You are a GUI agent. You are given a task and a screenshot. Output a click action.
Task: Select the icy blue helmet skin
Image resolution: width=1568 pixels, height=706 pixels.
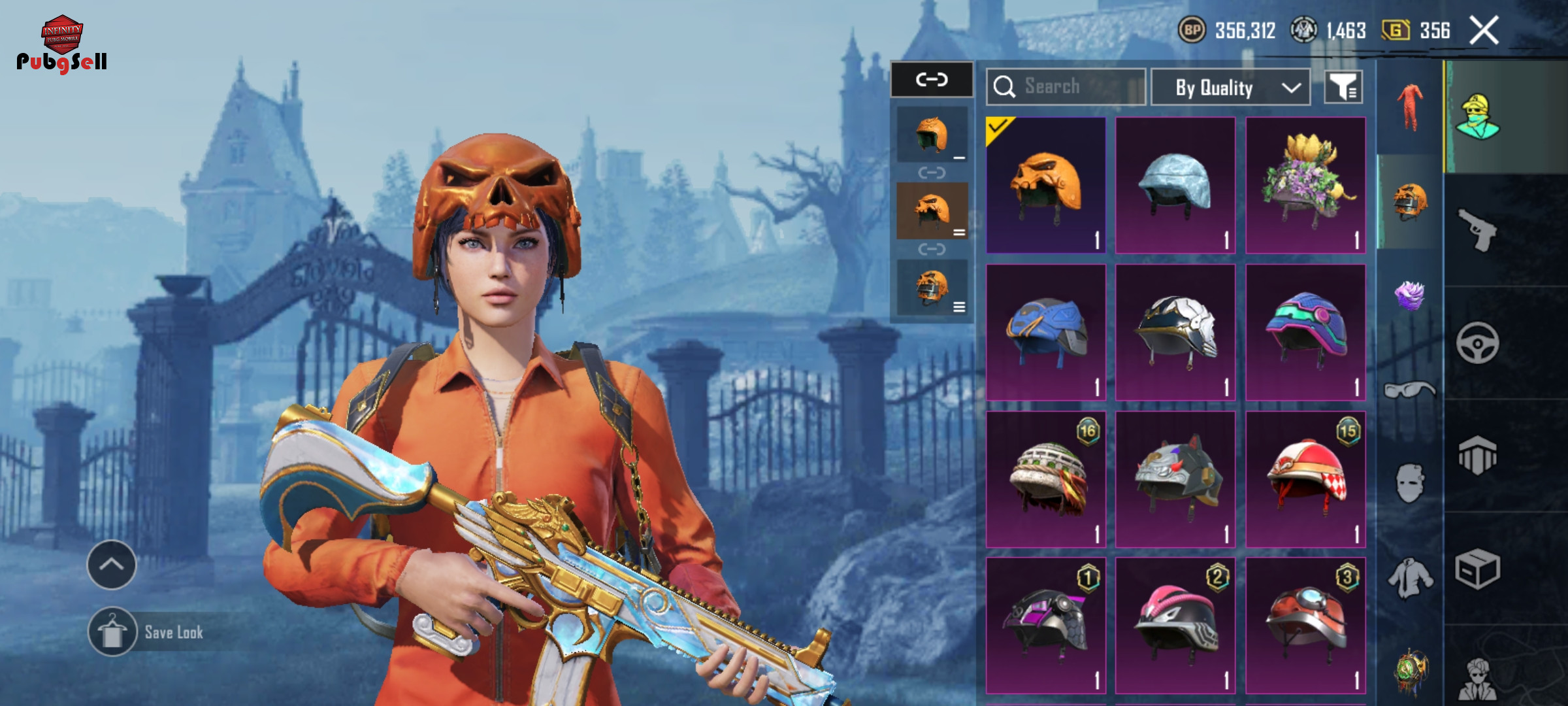coord(1175,186)
